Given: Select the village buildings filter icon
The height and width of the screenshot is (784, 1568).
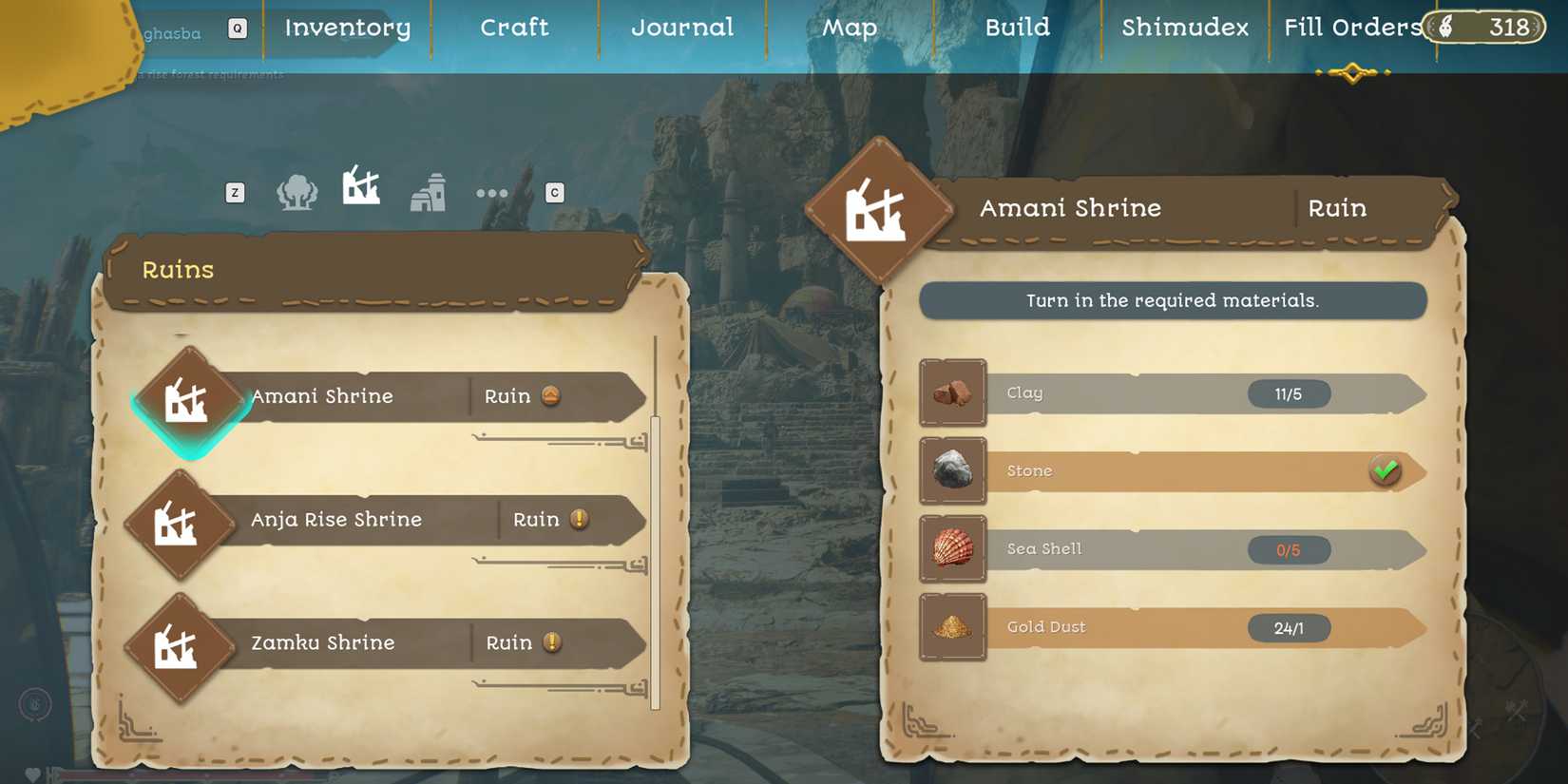Looking at the screenshot, I should point(428,192).
